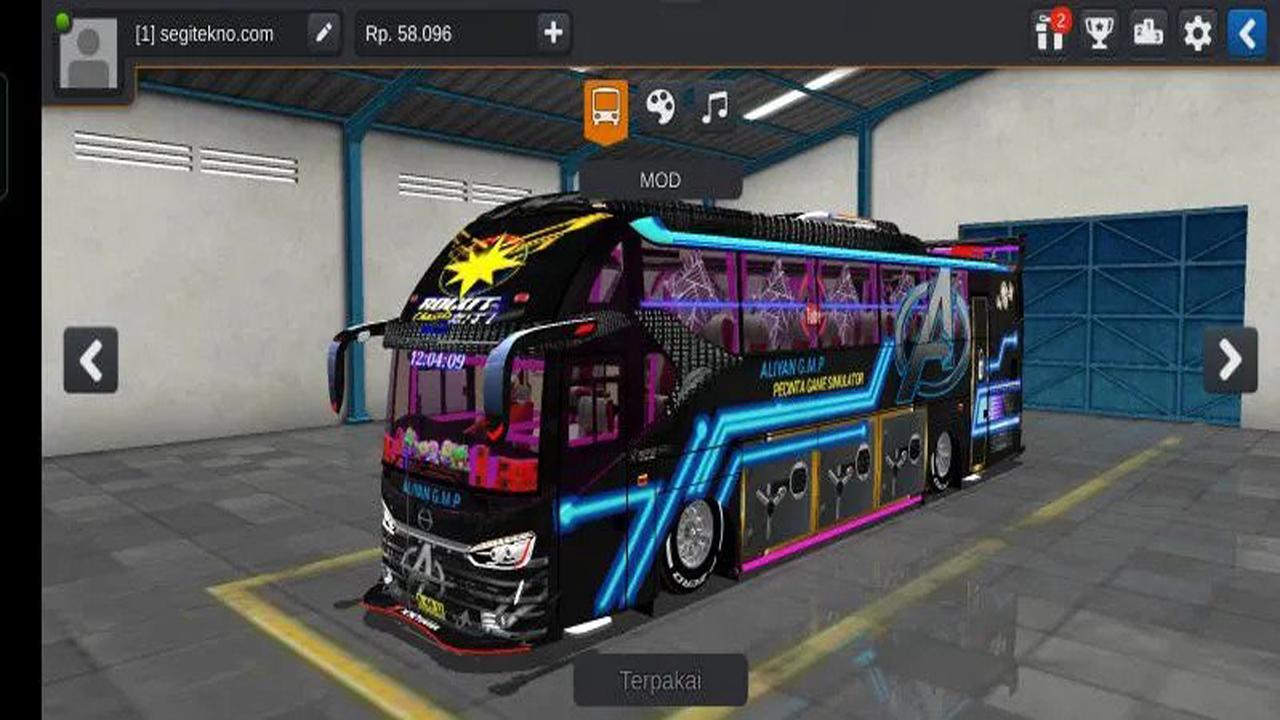Image resolution: width=1280 pixels, height=720 pixels.
Task: Open the player profile avatar
Action: tap(89, 56)
